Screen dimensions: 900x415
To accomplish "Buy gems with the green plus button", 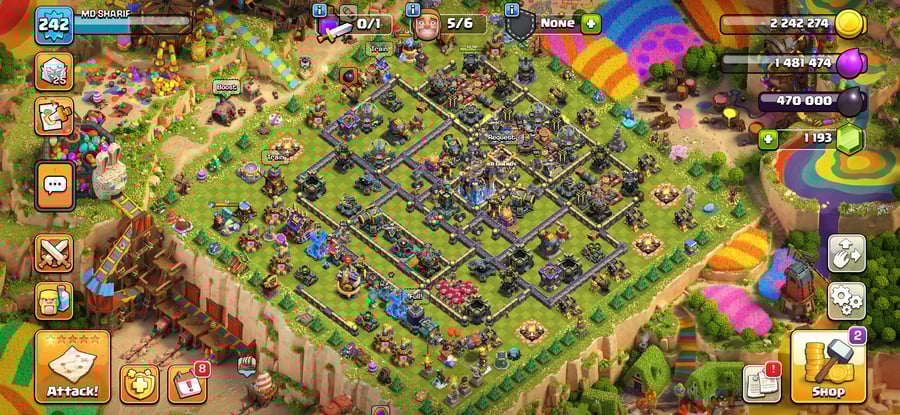I will point(768,138).
